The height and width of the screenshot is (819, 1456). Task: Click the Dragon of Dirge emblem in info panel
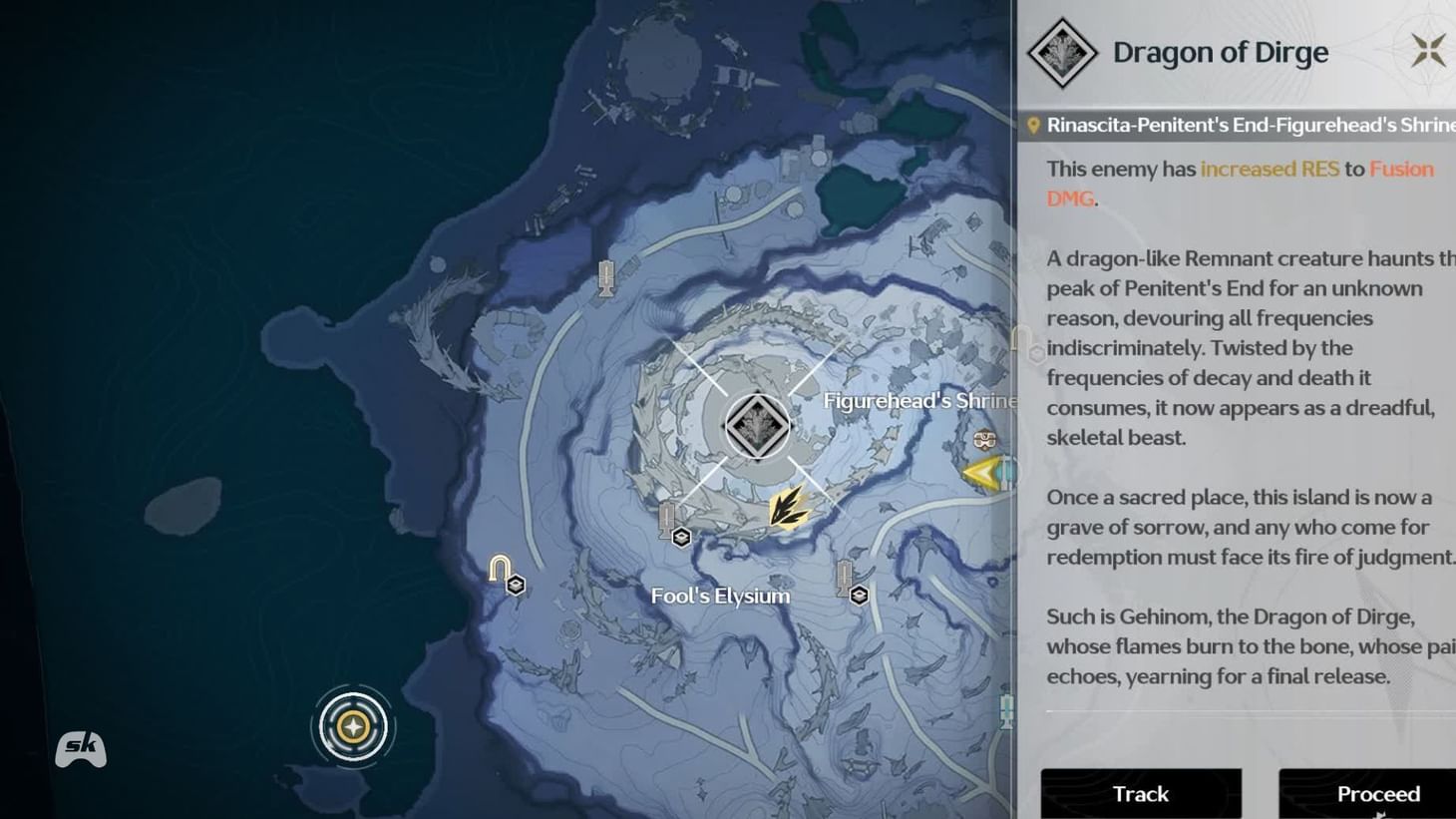[x=1060, y=53]
